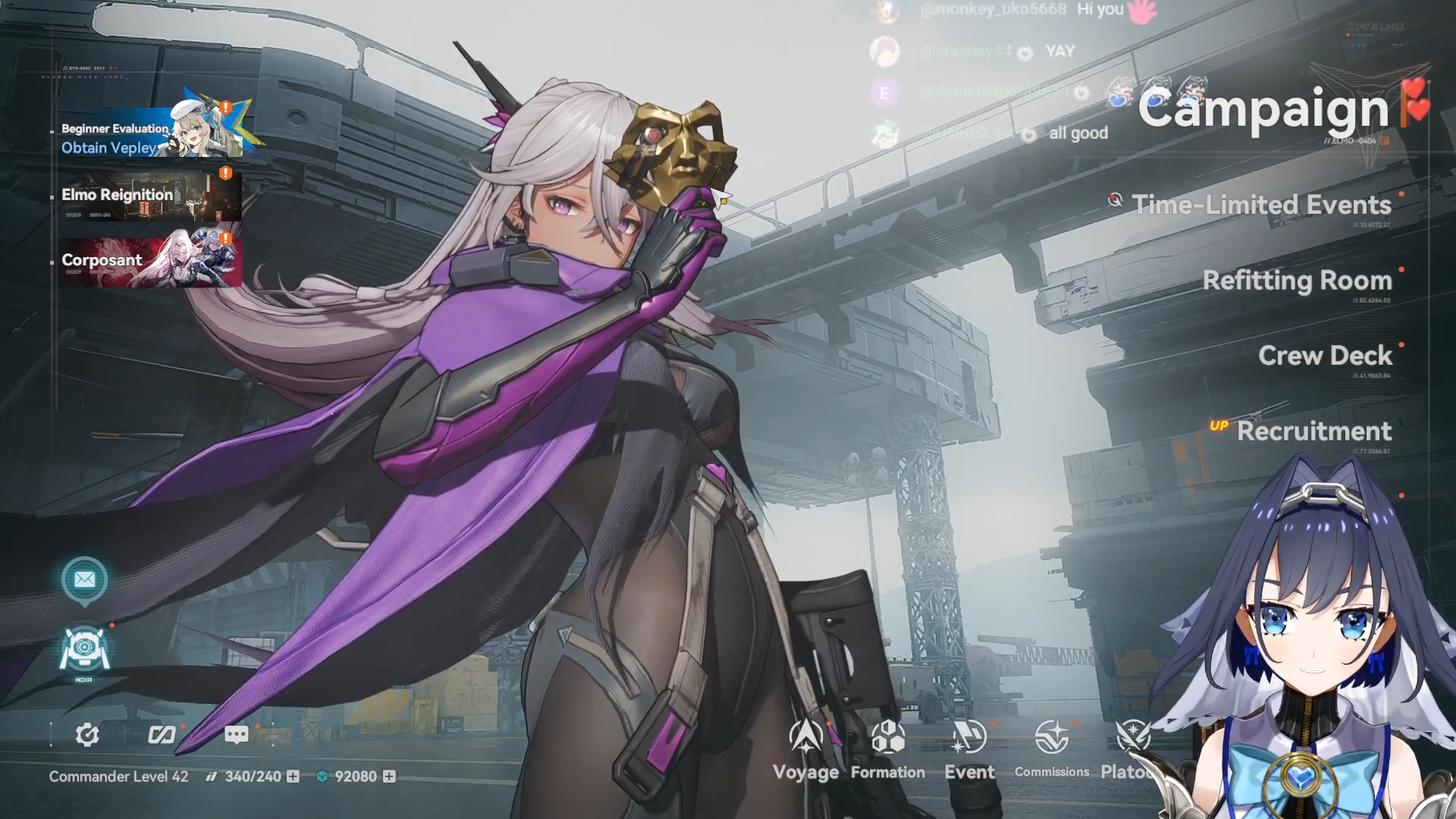Check the mail envelope icon
The width and height of the screenshot is (1456, 819).
(84, 580)
